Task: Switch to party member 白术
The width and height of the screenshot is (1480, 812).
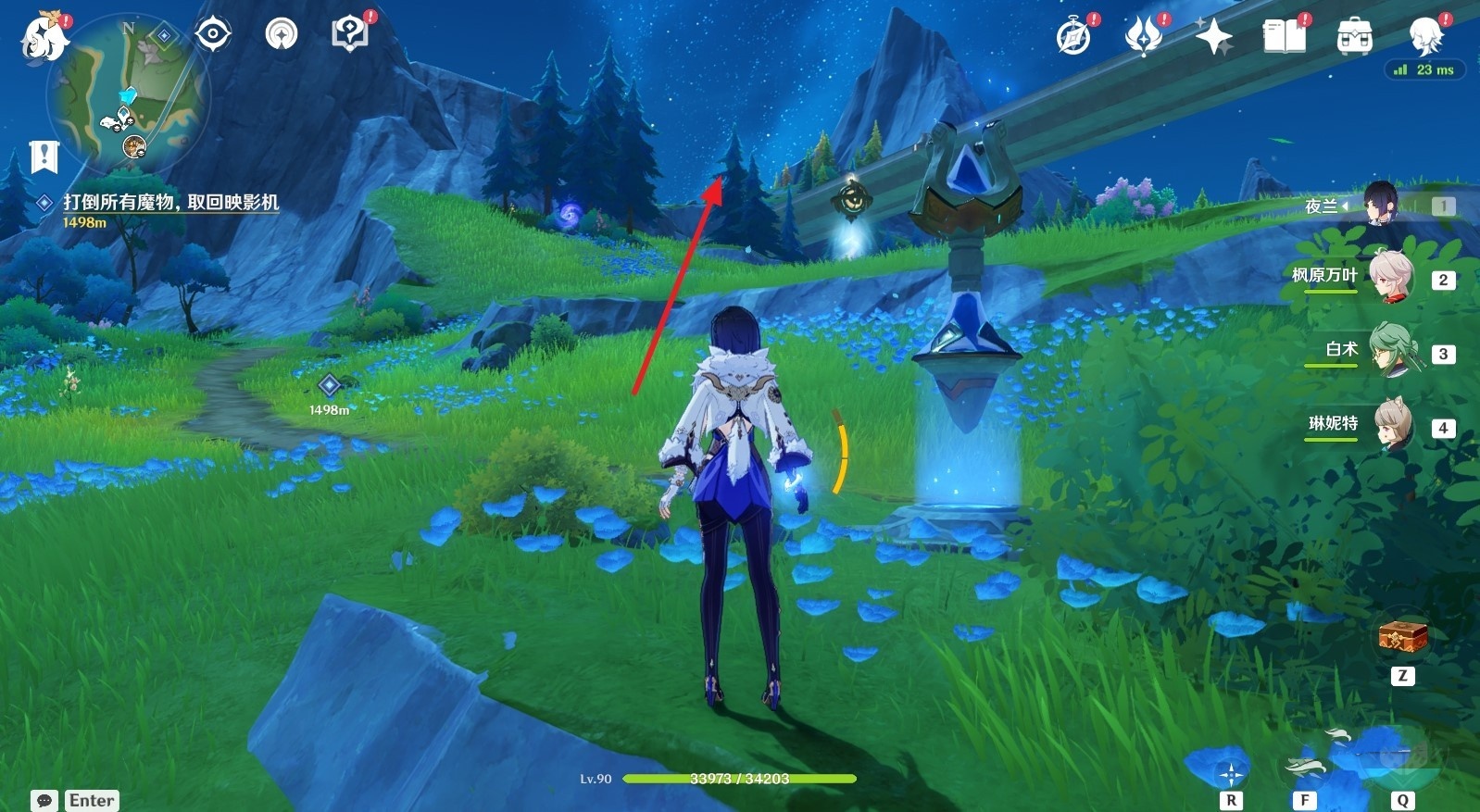Action: [1388, 351]
